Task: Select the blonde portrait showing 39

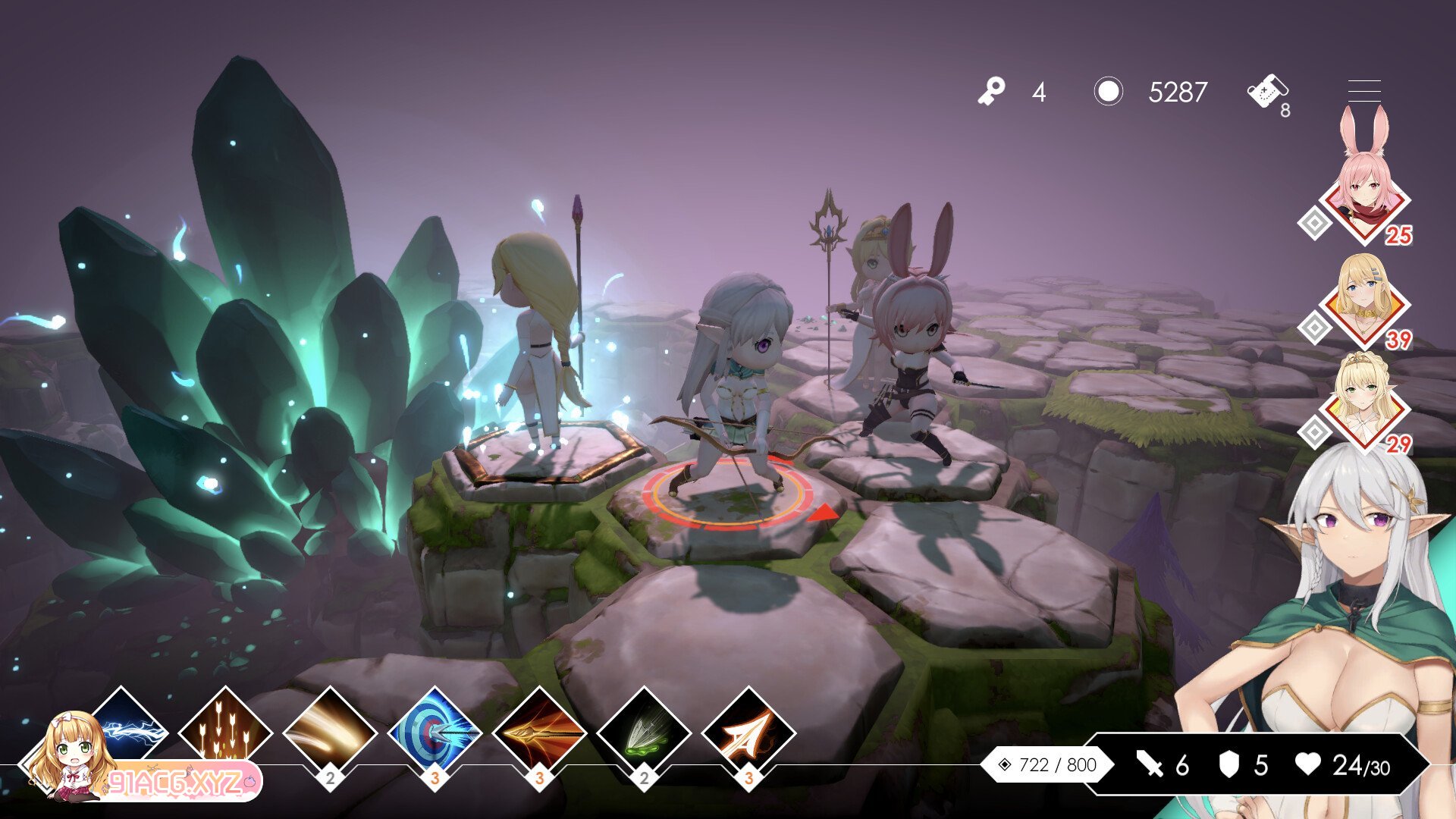Action: [1364, 303]
